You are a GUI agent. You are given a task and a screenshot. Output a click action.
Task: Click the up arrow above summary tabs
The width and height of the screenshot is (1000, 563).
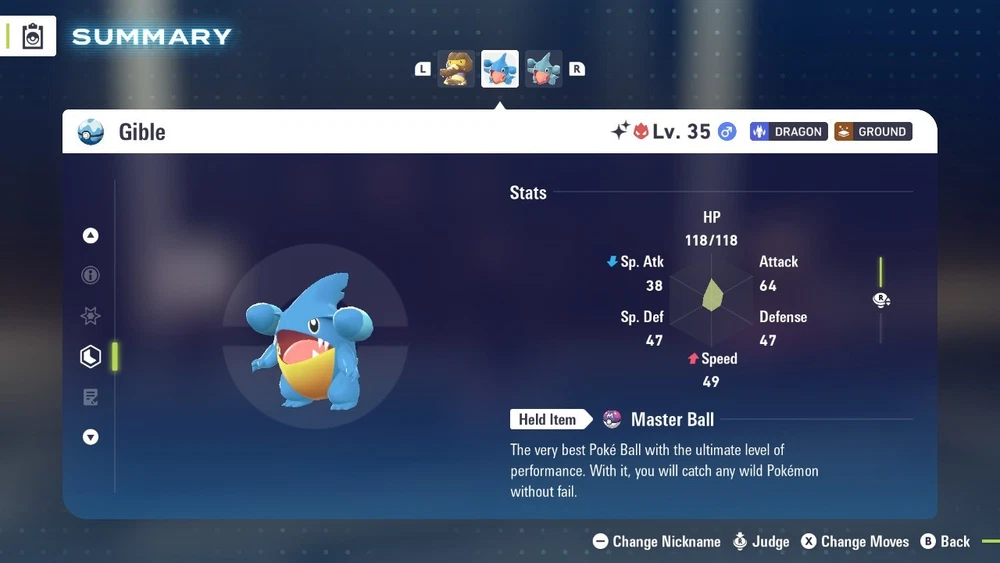click(91, 236)
